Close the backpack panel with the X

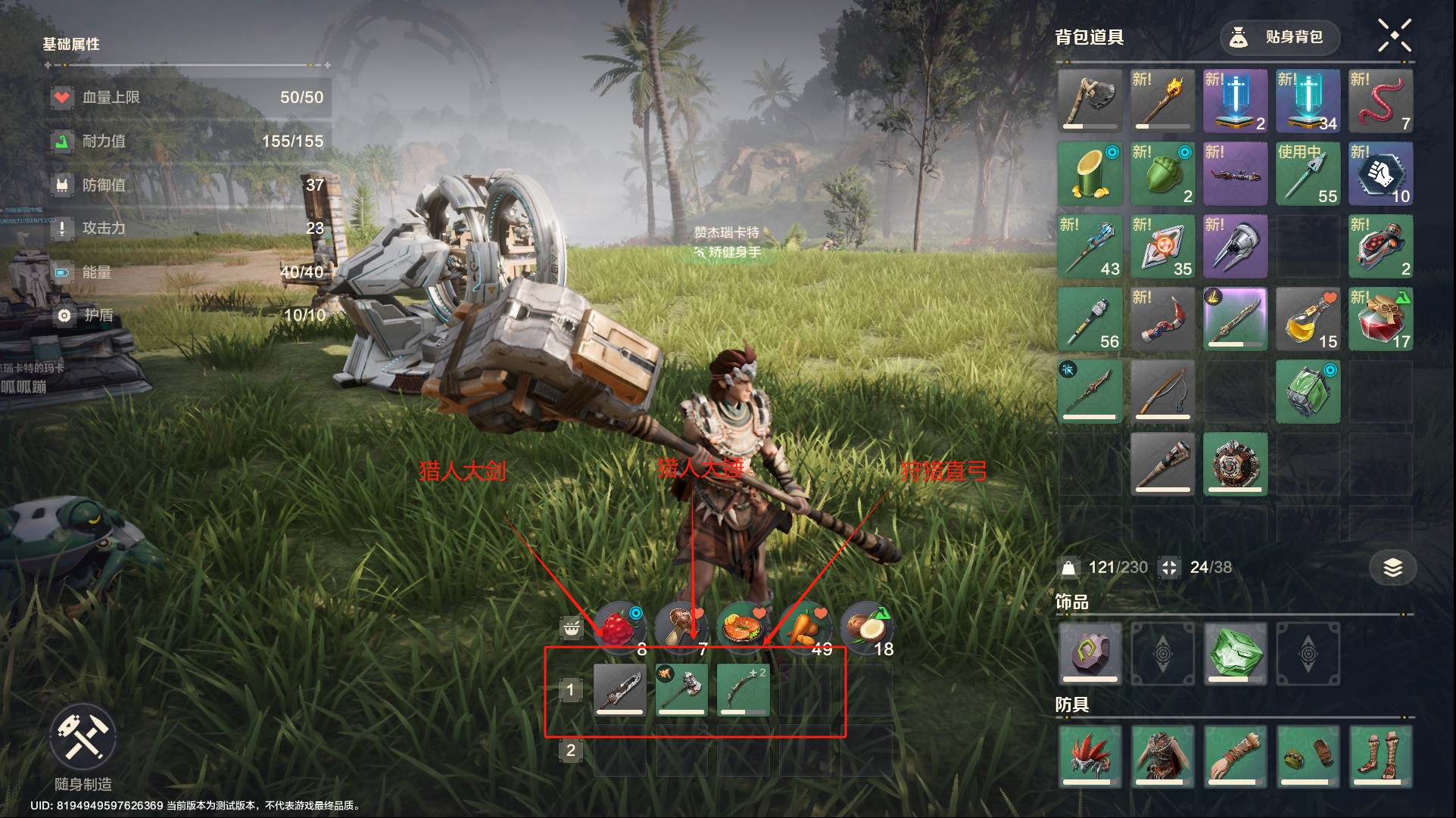click(1394, 36)
